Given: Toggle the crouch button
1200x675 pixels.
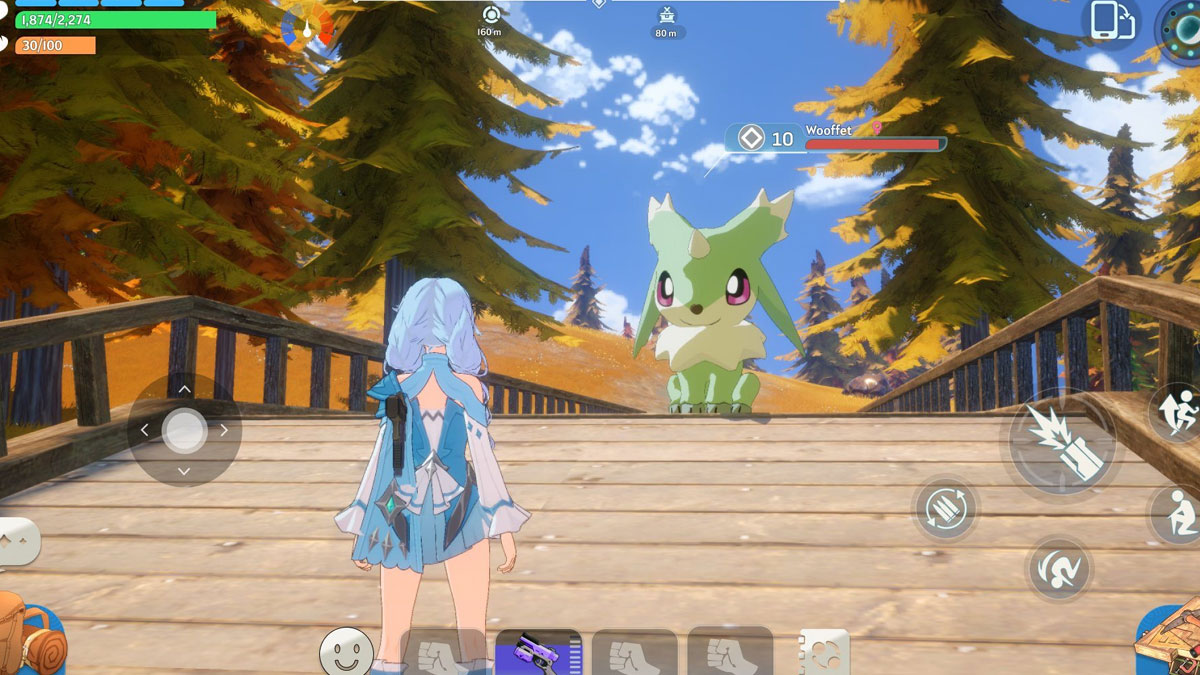Looking at the screenshot, I should (x=1177, y=516).
